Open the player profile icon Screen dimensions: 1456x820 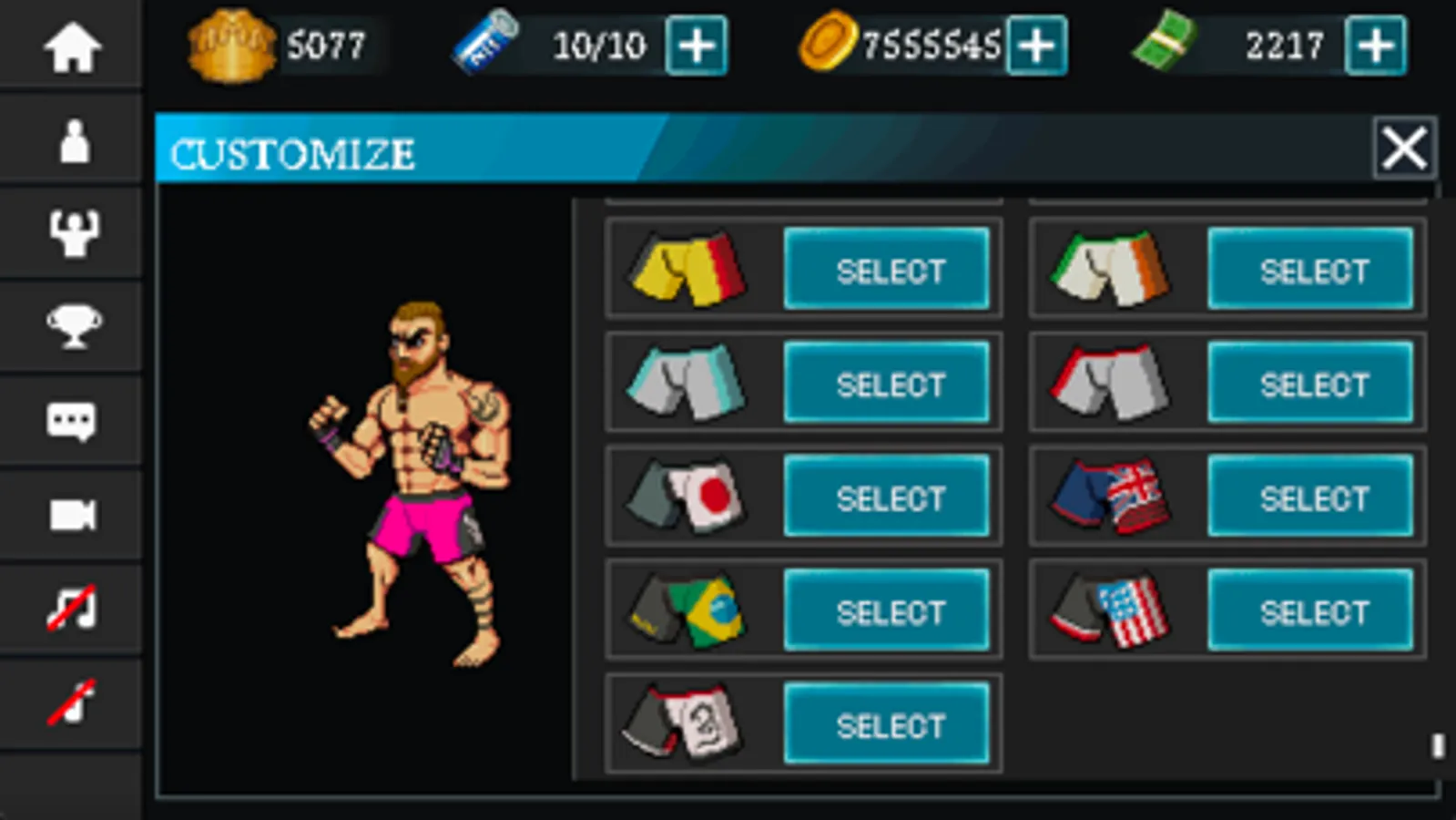[72, 141]
